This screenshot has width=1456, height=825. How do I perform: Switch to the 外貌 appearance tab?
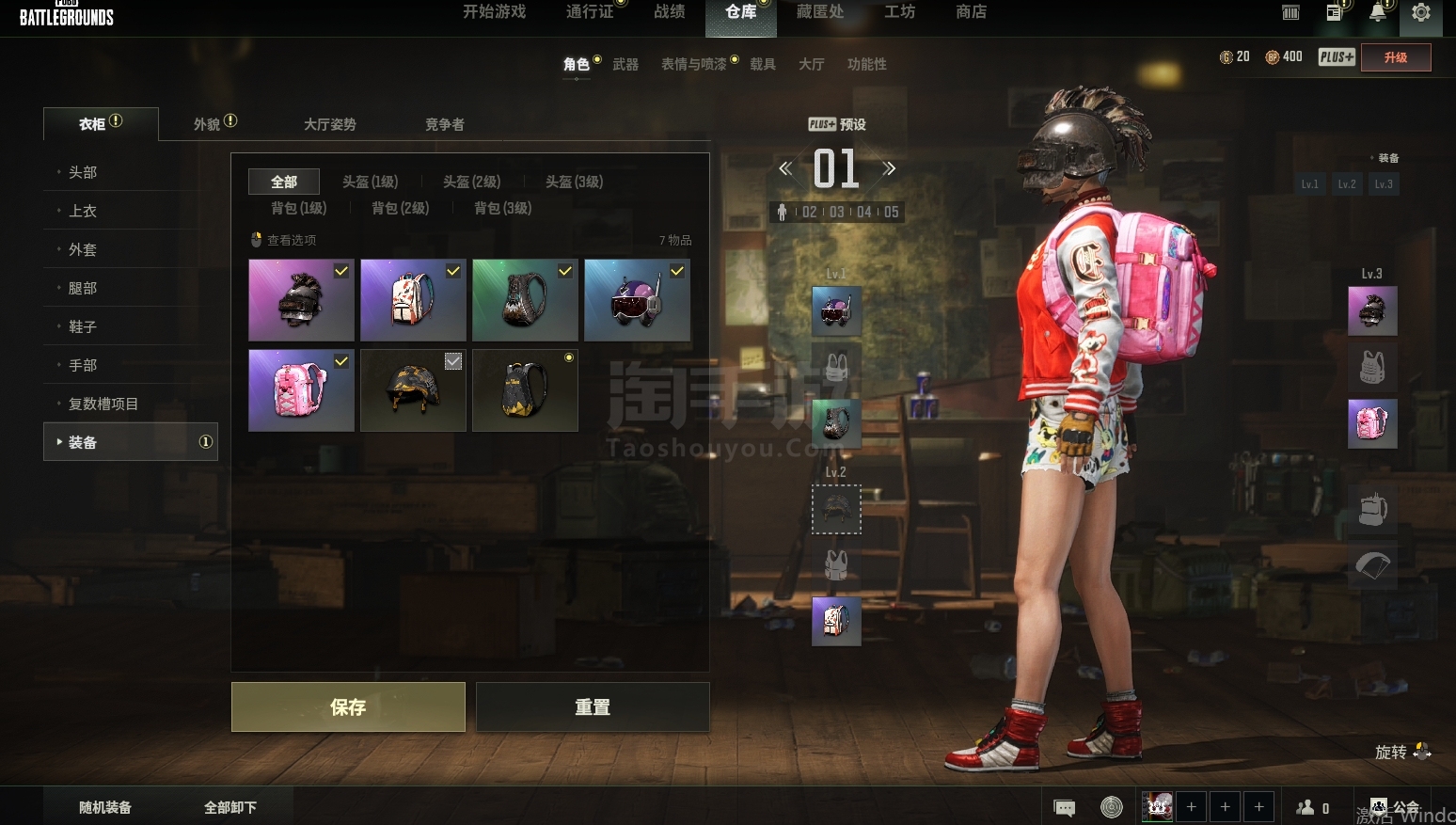tap(208, 124)
